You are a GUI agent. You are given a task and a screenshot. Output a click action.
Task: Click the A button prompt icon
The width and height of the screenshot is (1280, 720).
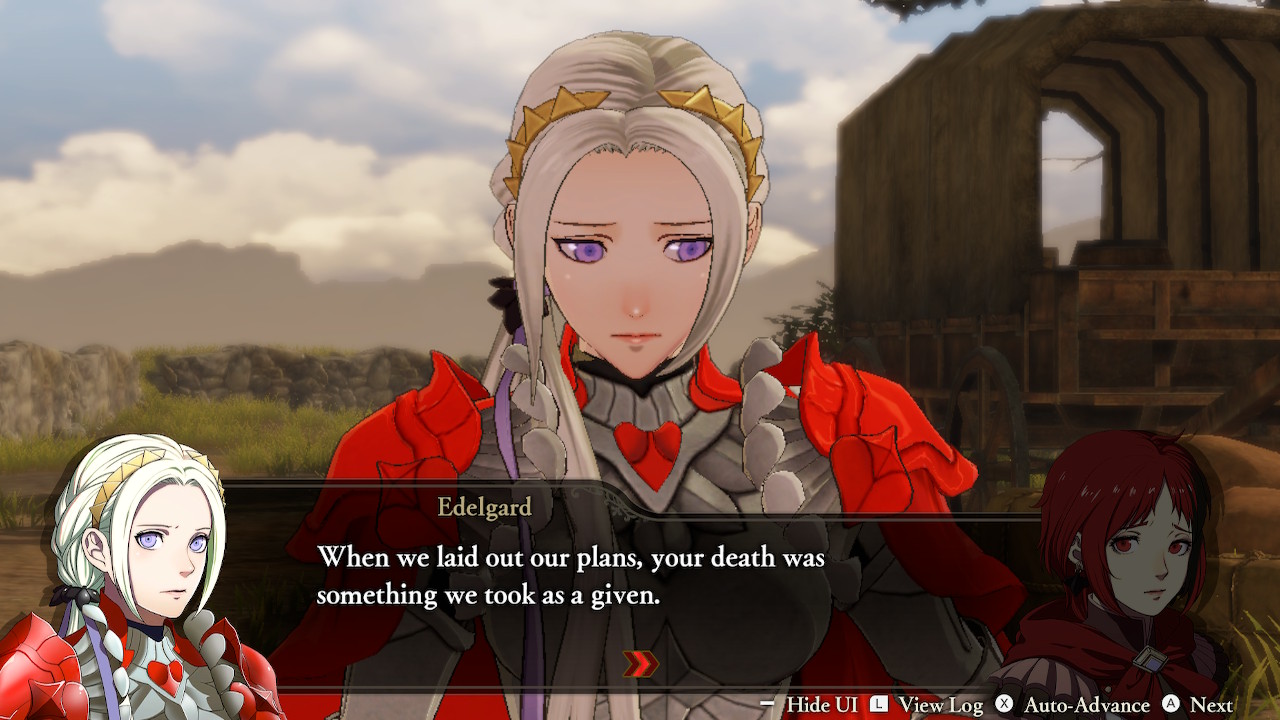pos(1169,705)
